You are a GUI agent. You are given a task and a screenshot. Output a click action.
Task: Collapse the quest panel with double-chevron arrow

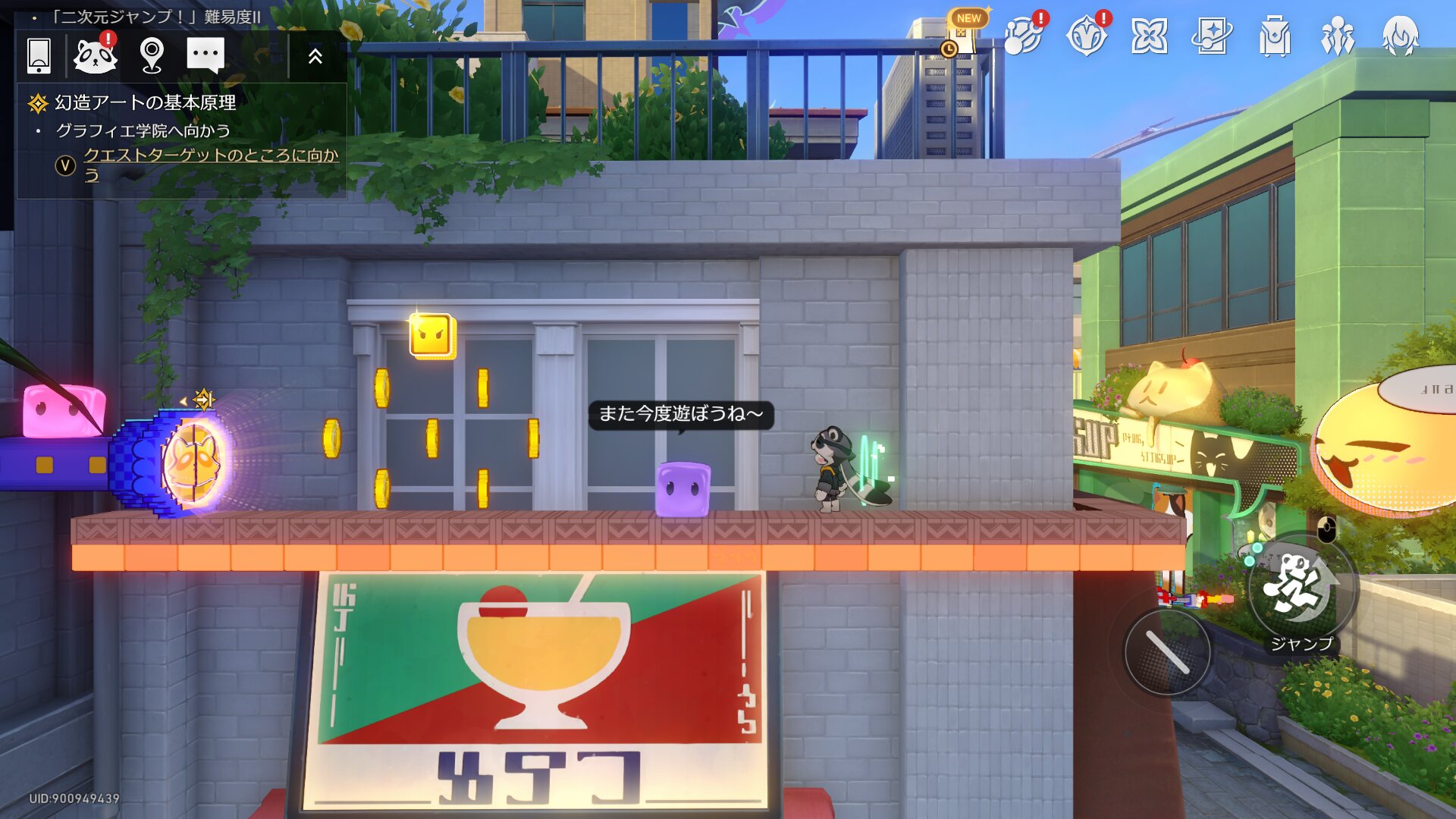coord(315,55)
